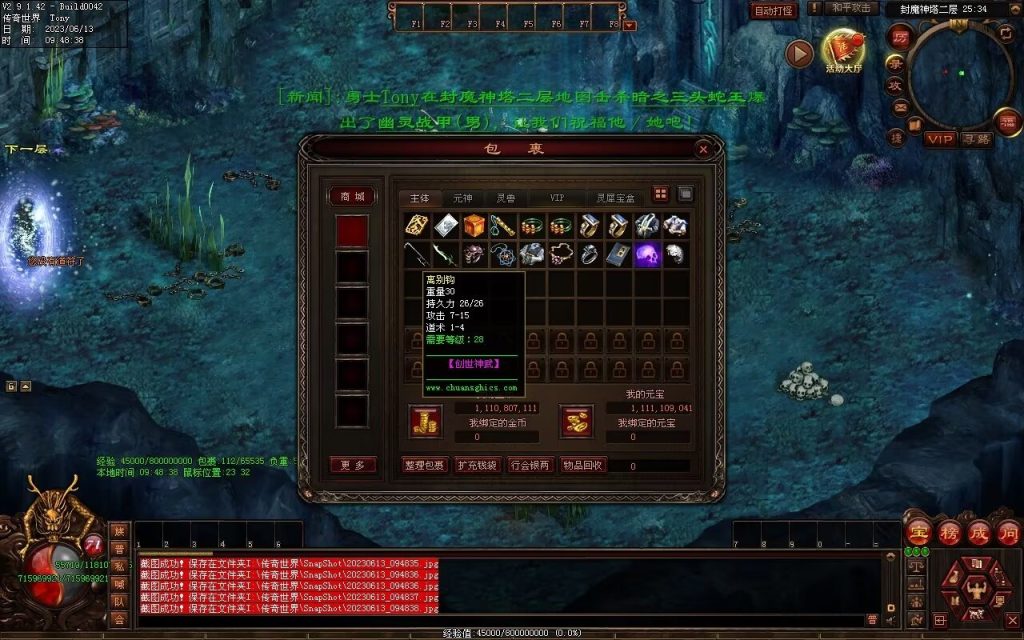Switch to the 元神 tab
This screenshot has height=640, width=1024.
point(463,198)
